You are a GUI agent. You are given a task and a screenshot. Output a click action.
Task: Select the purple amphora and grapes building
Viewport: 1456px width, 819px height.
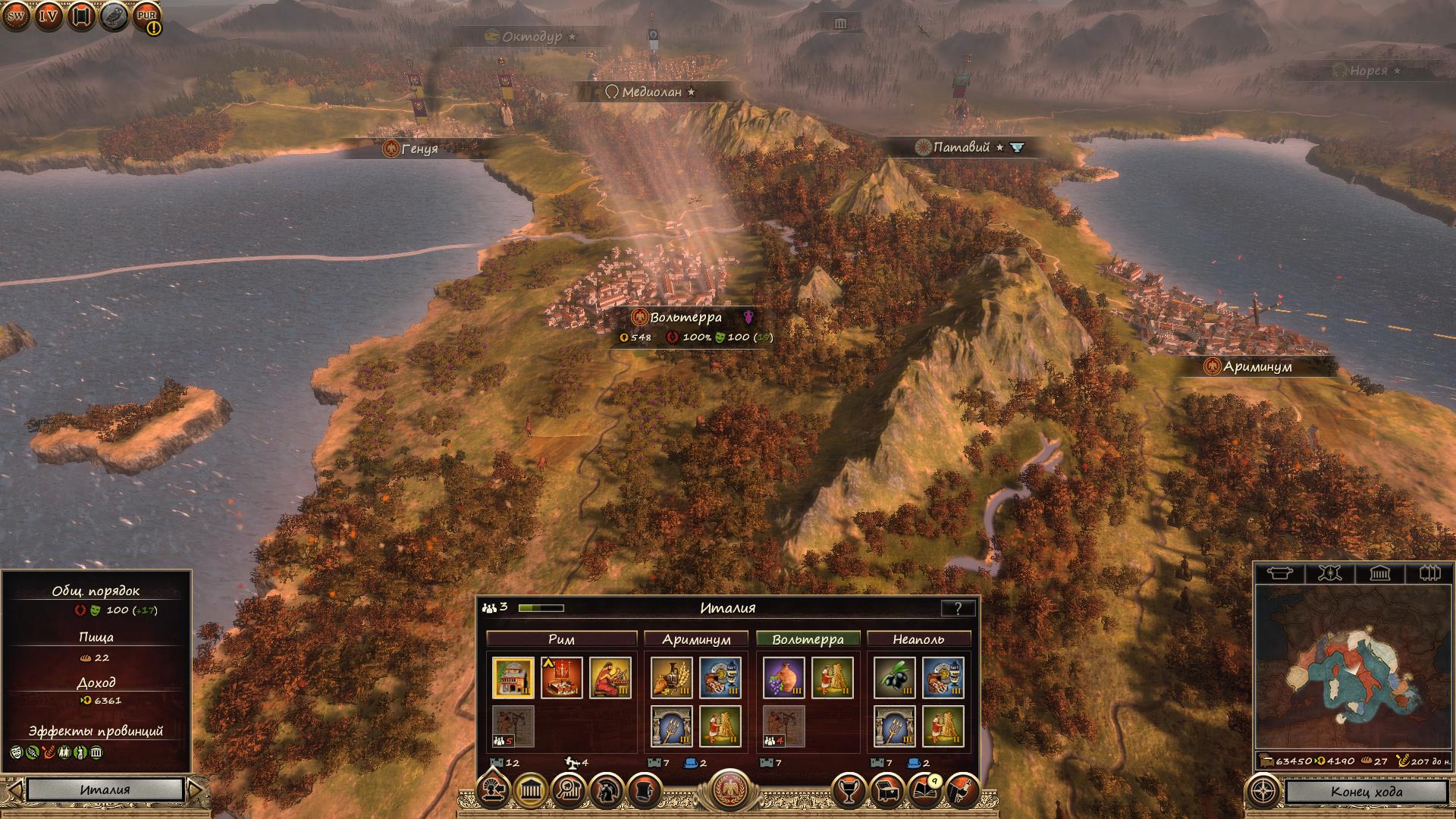tap(784, 677)
